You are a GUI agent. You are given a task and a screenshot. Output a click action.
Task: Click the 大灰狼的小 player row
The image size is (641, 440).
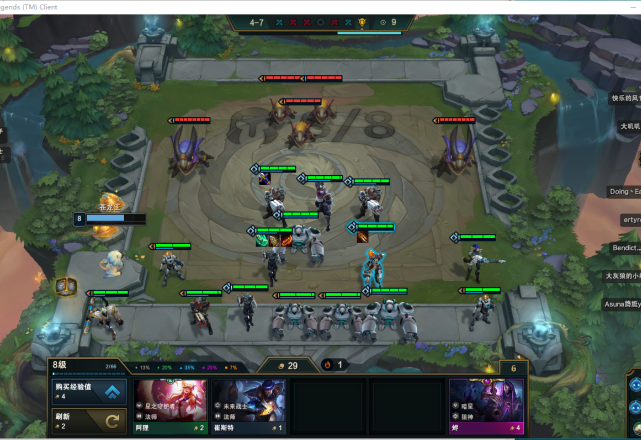[x=622, y=275]
